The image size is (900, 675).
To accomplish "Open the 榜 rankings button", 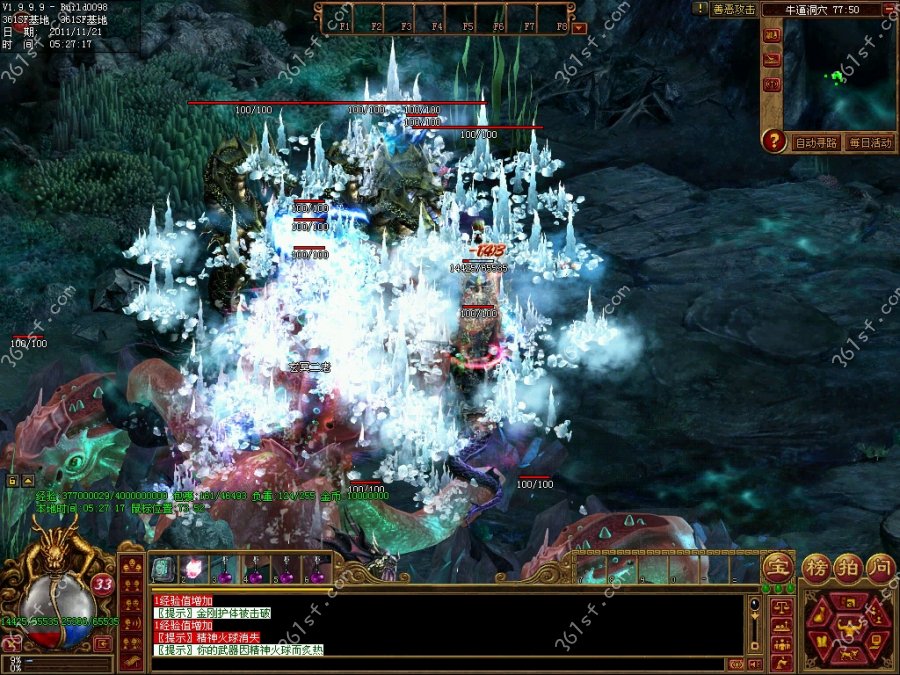I will 818,567.
